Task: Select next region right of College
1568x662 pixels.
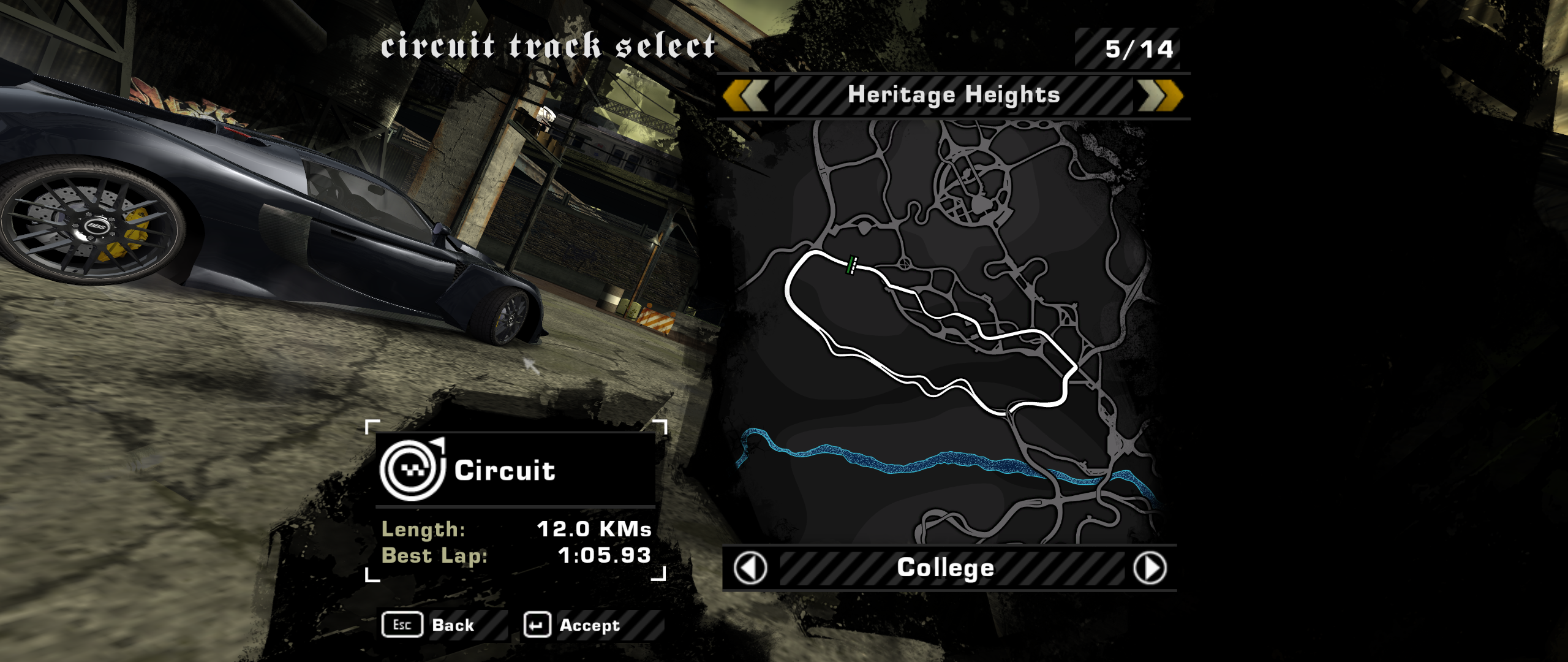Action: click(x=1150, y=568)
